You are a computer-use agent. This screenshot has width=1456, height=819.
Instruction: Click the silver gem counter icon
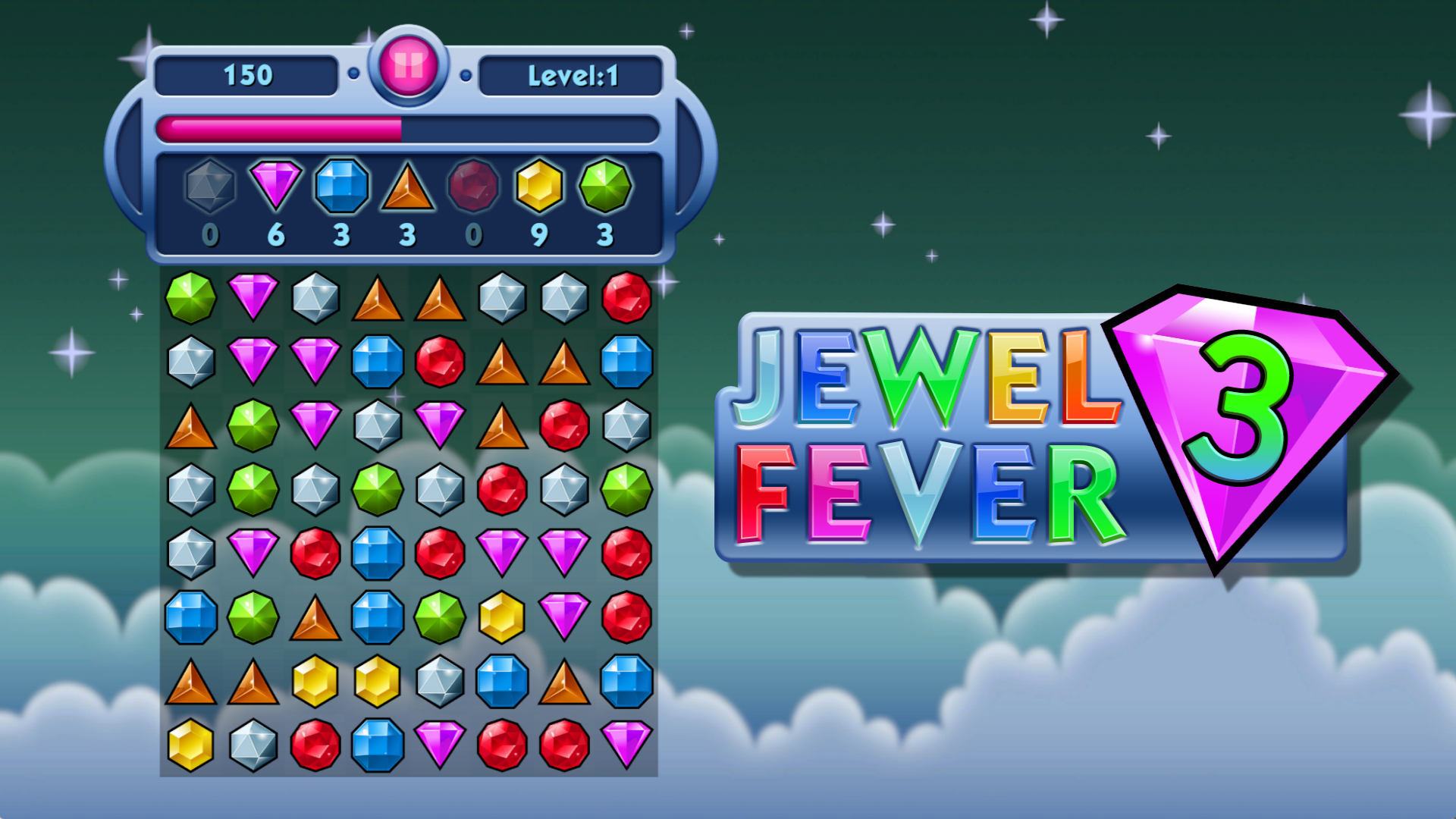tap(210, 187)
